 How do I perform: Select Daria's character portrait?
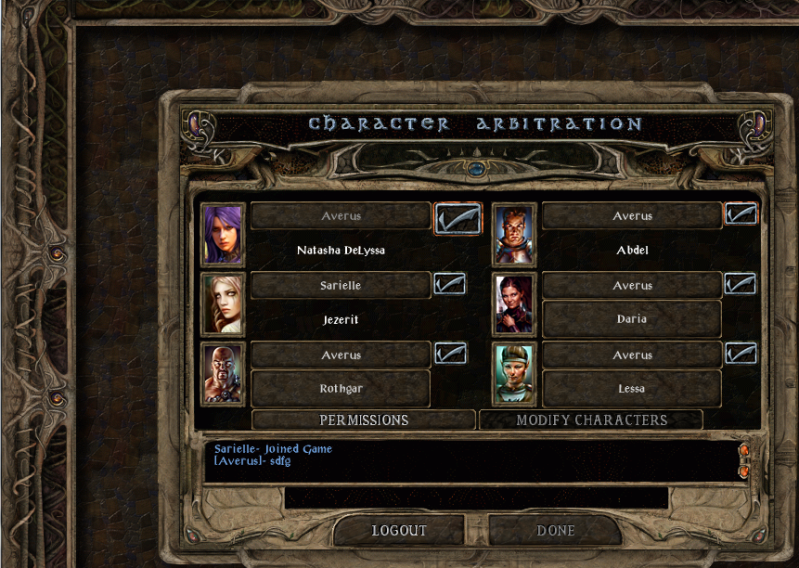tap(515, 304)
